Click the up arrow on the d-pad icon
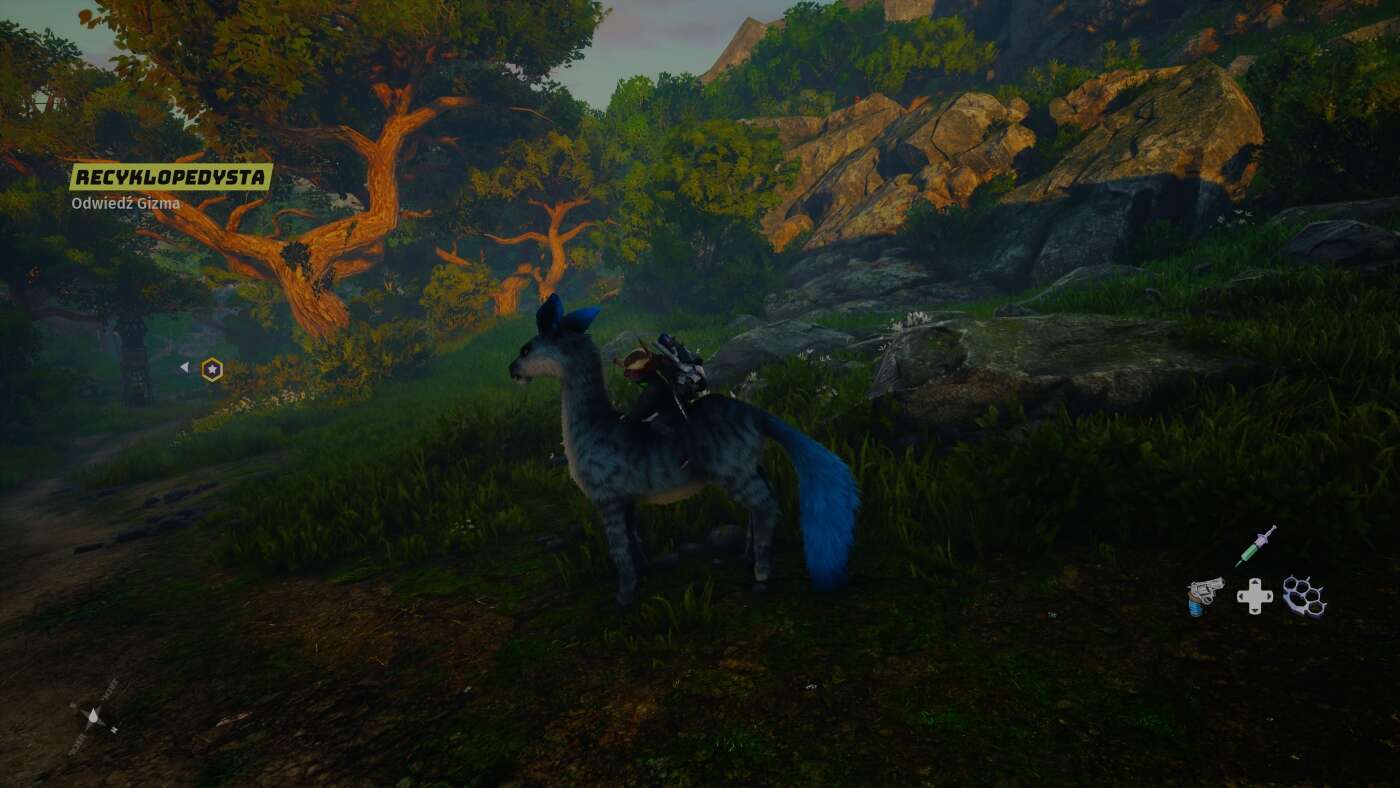 click(x=1255, y=580)
